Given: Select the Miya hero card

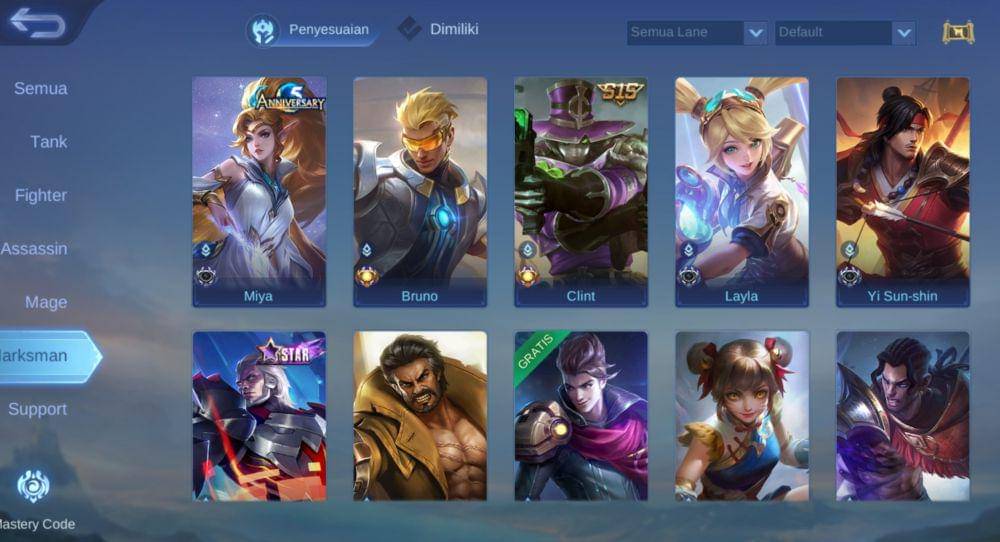Looking at the screenshot, I should coord(259,190).
